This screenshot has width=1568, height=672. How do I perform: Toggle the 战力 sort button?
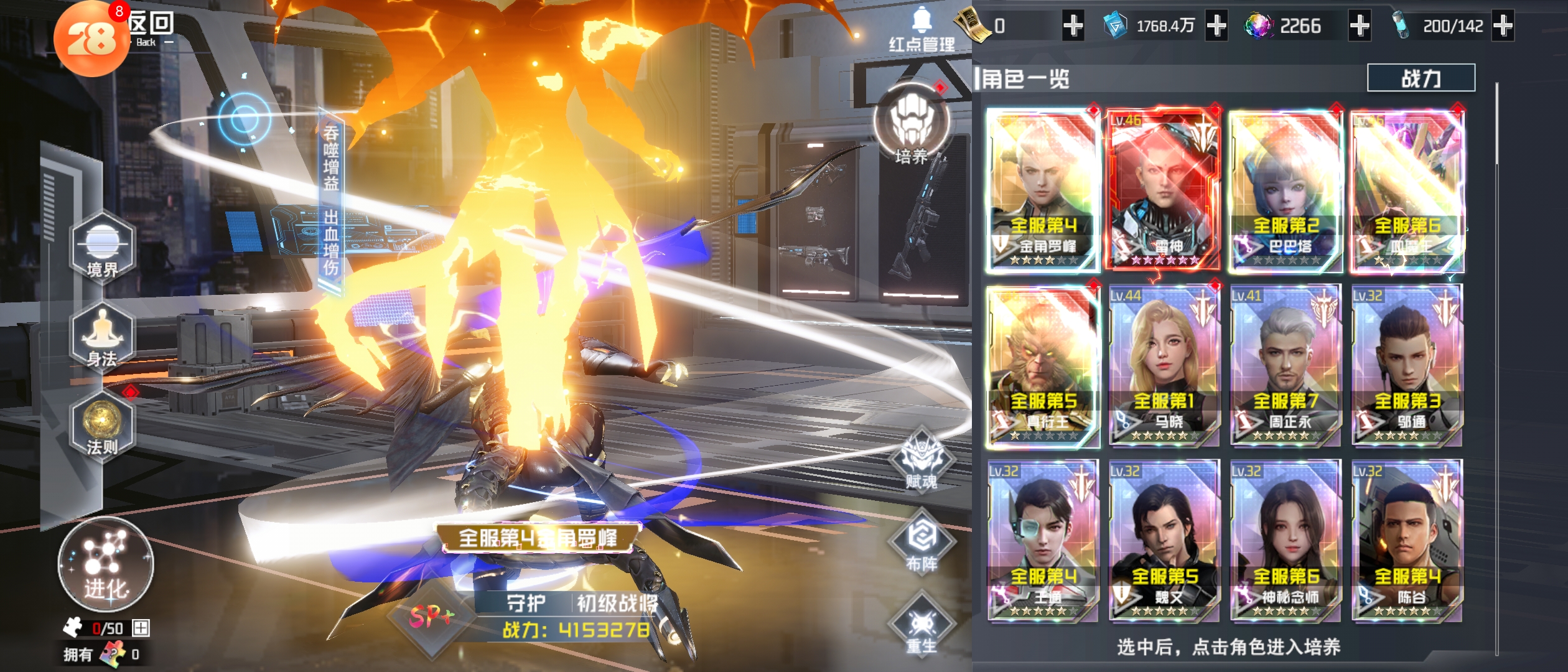click(1421, 78)
